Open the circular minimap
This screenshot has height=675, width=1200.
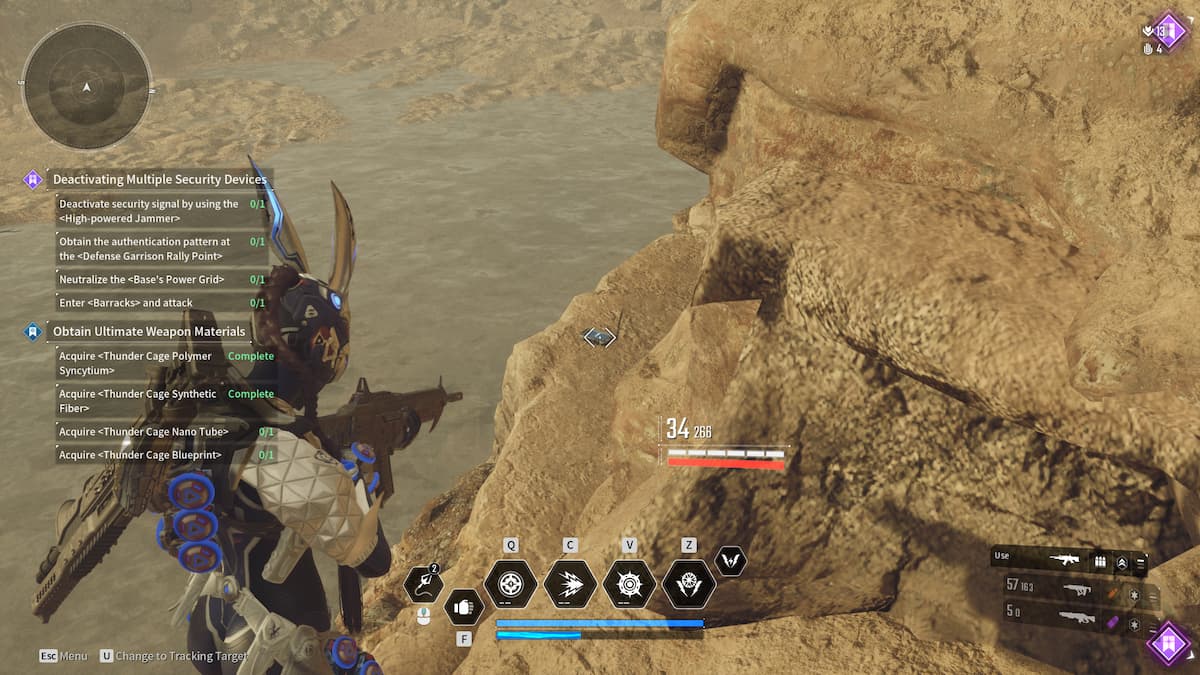coord(87,87)
